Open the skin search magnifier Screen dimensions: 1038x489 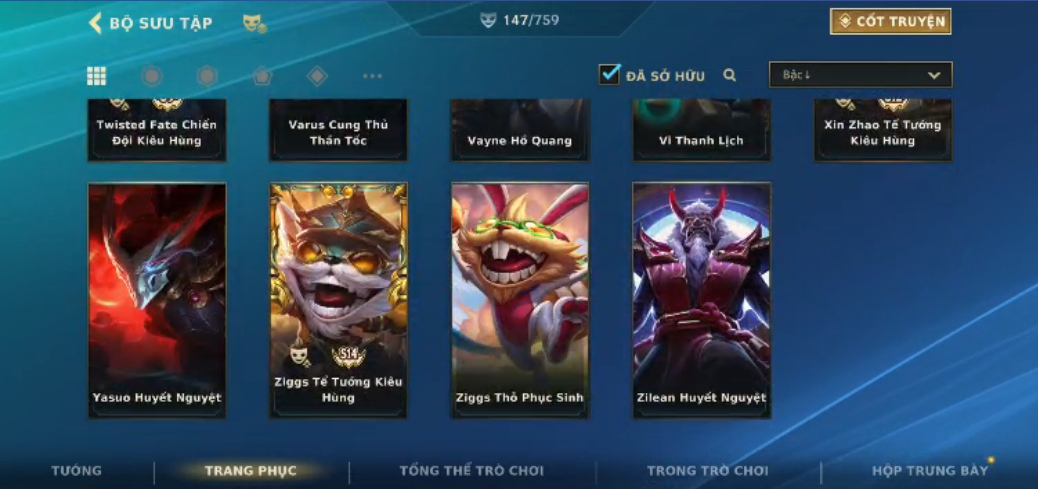pos(730,75)
